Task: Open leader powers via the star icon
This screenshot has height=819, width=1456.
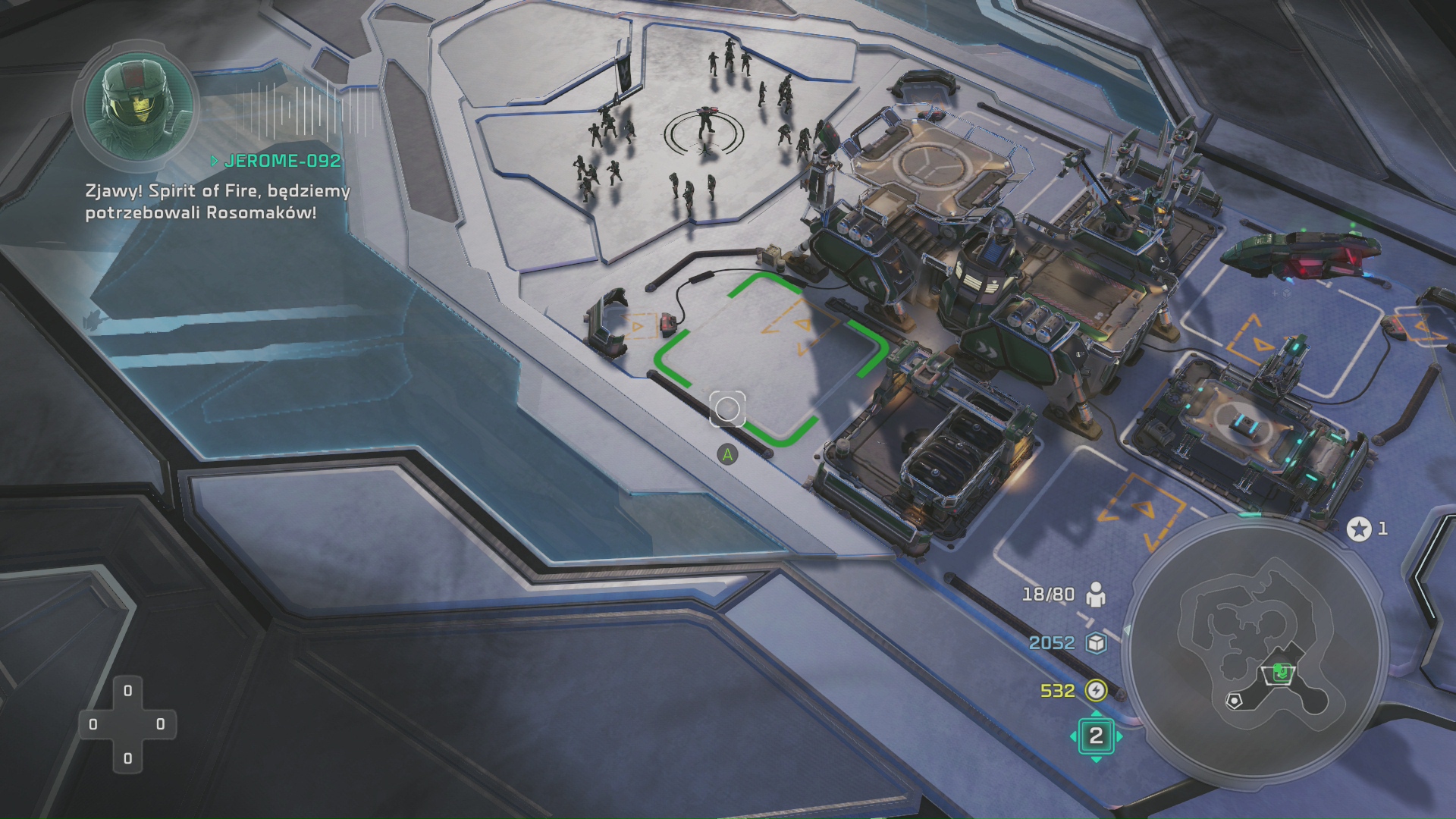Action: pos(1359,529)
